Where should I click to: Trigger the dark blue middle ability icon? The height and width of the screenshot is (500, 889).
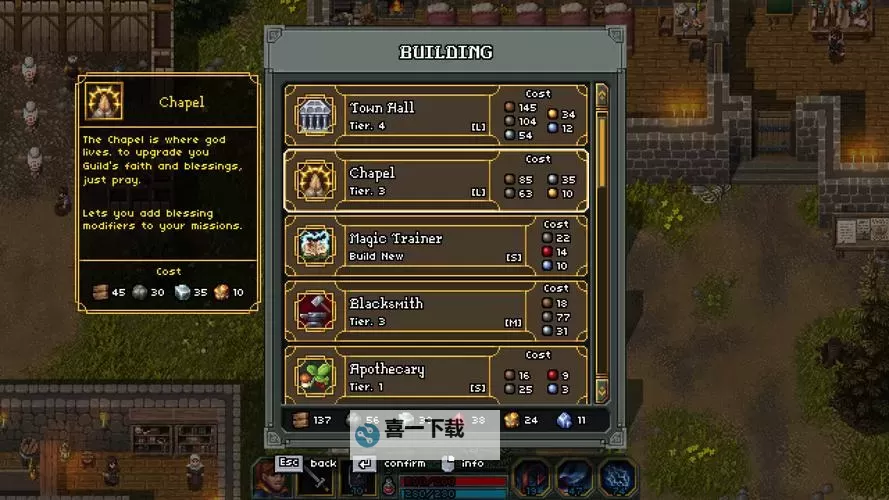pyautogui.click(x=574, y=478)
